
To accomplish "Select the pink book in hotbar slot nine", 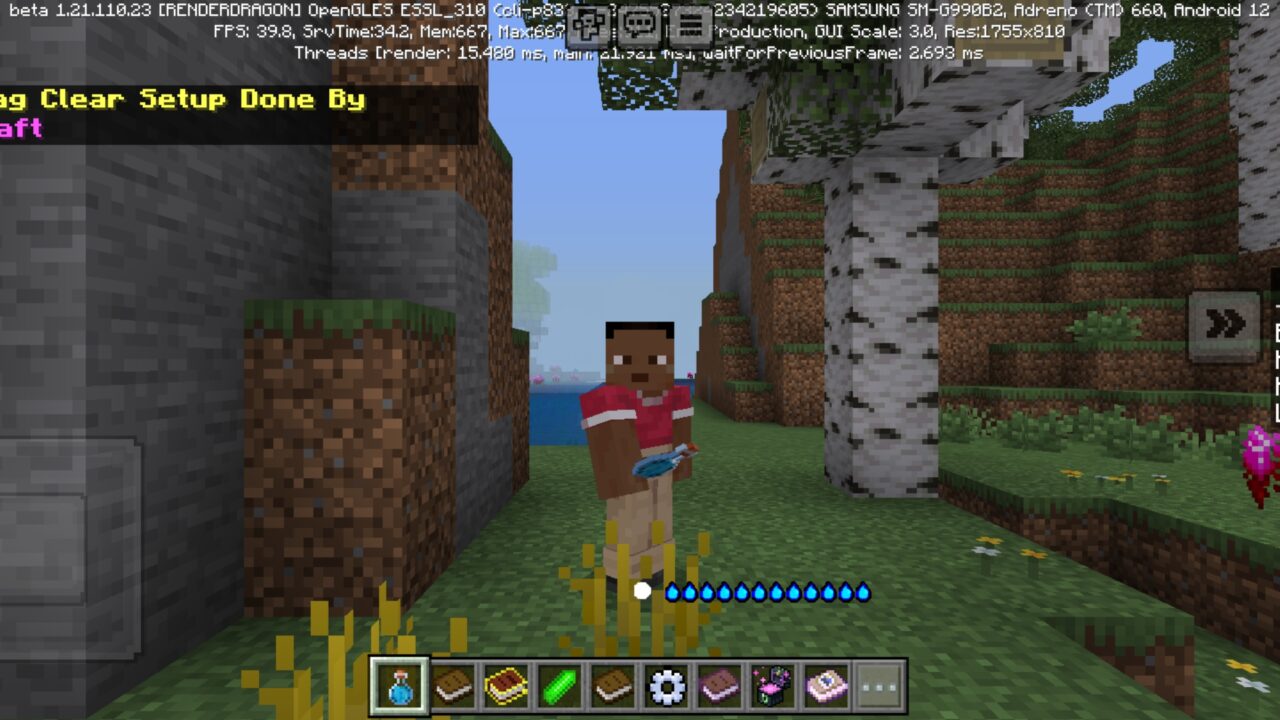I will [824, 687].
